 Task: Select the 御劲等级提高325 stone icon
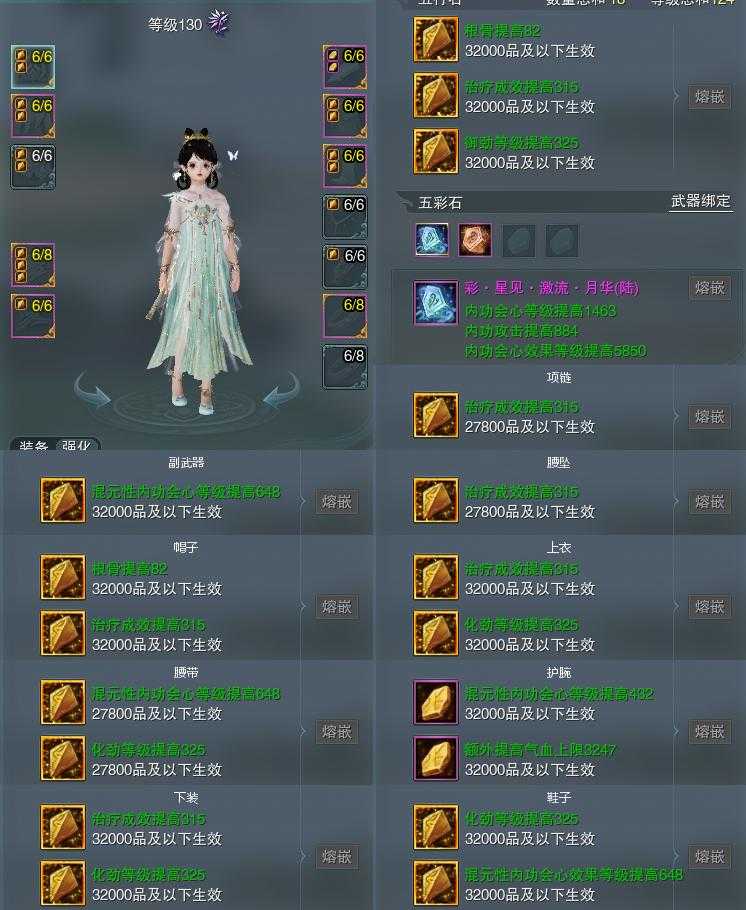[x=436, y=152]
